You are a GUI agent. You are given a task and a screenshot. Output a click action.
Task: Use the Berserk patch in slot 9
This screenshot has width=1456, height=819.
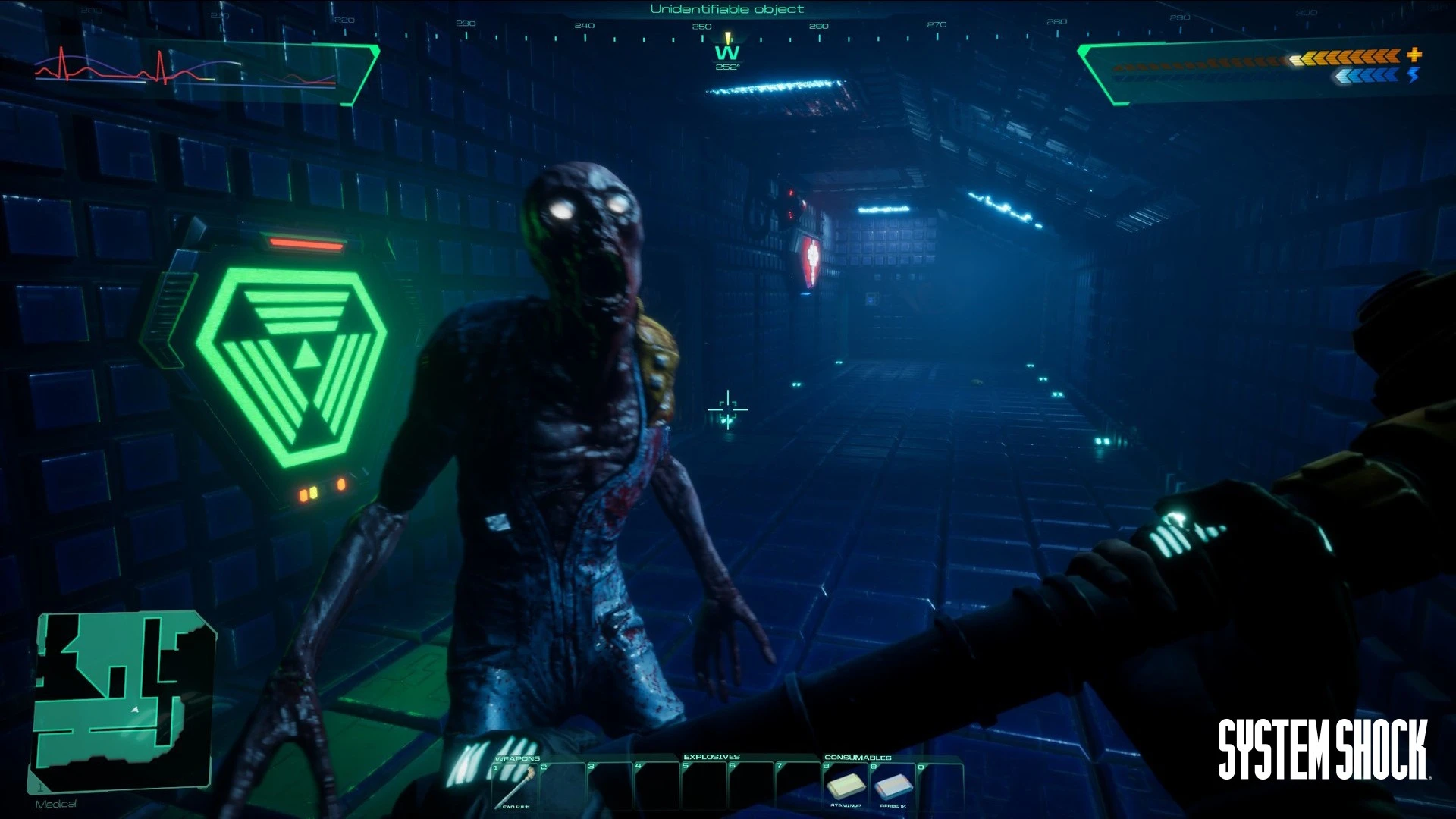click(x=893, y=785)
